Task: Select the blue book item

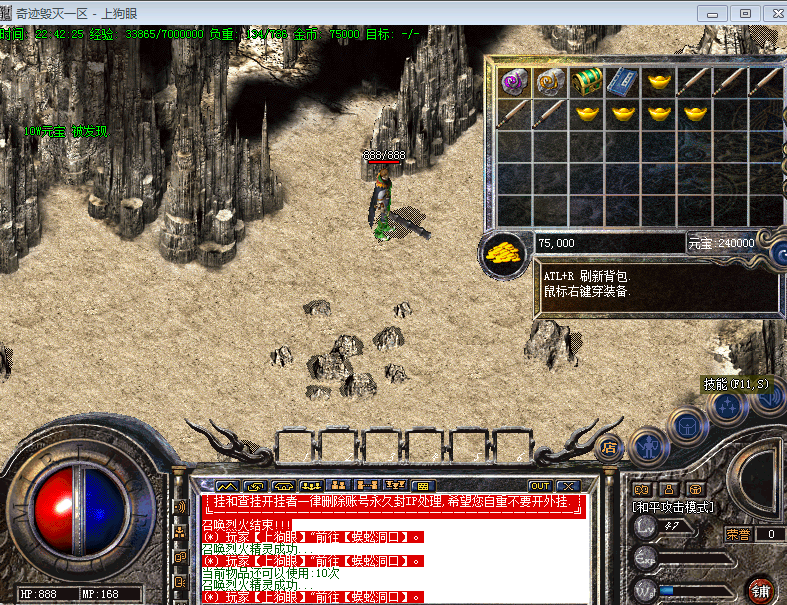Action: click(622, 80)
